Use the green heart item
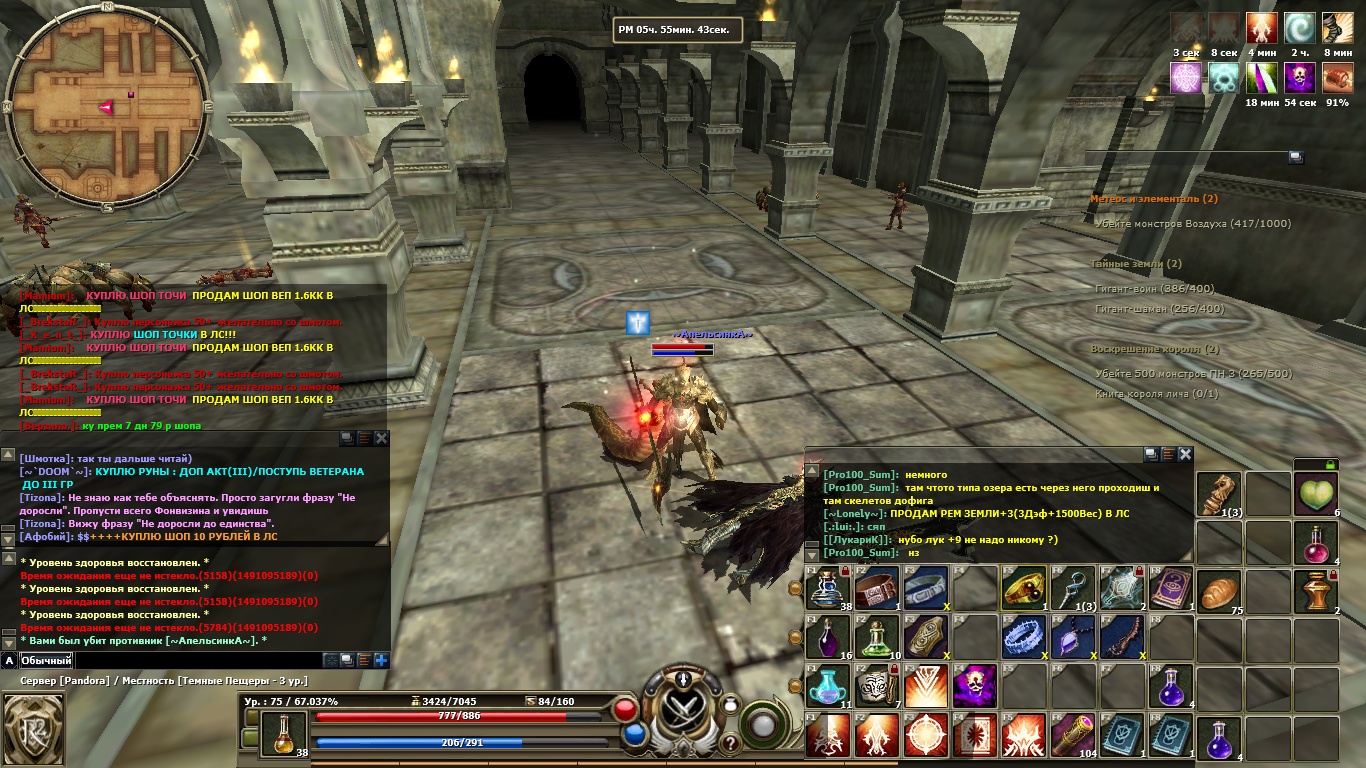The height and width of the screenshot is (768, 1366). click(x=1316, y=493)
